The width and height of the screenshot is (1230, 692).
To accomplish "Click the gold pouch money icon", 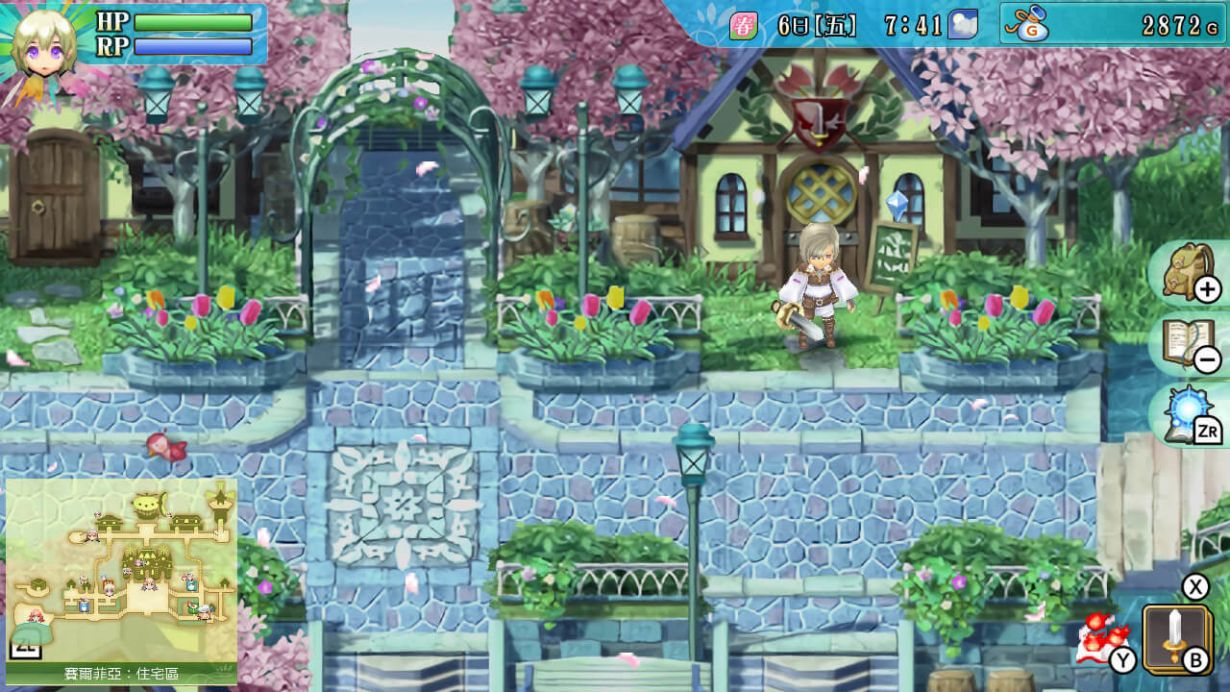I will [1029, 24].
